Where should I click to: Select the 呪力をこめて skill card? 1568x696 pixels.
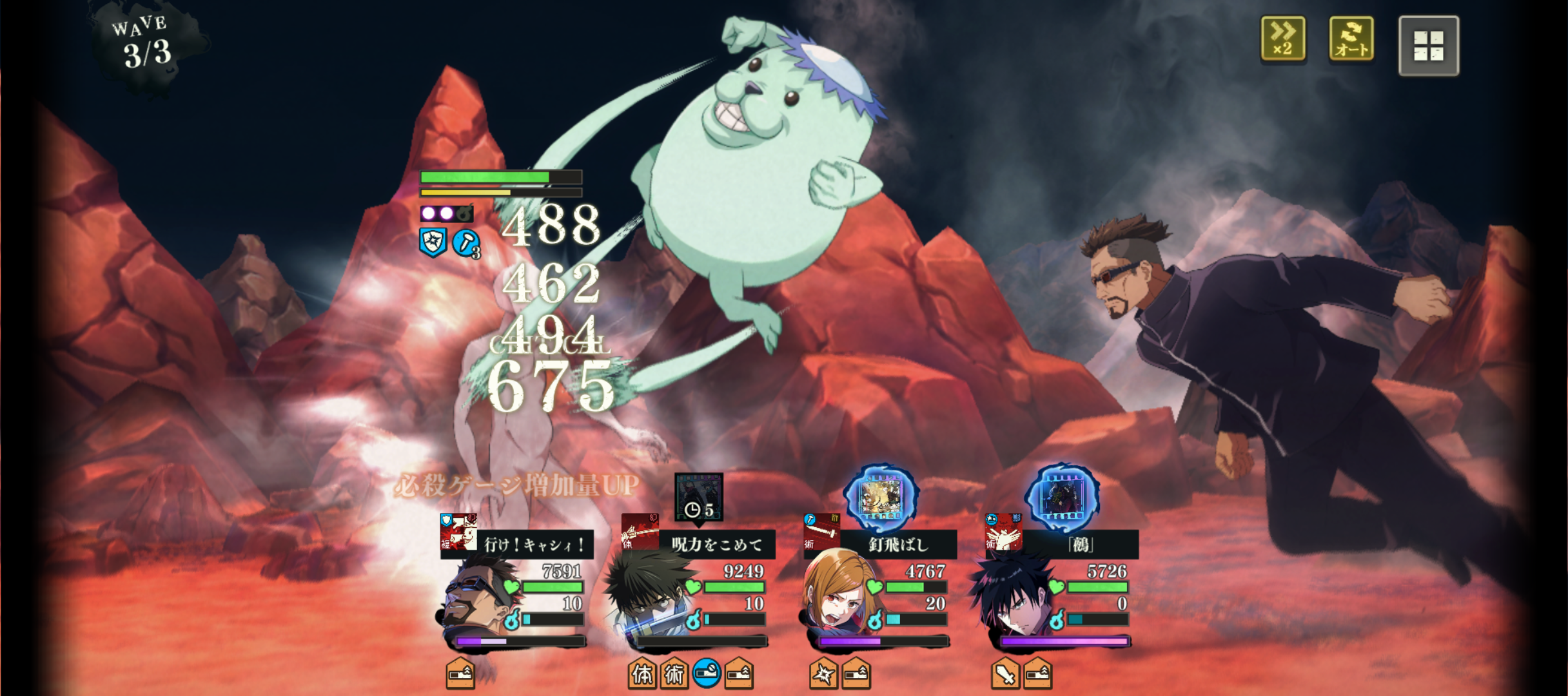699,544
